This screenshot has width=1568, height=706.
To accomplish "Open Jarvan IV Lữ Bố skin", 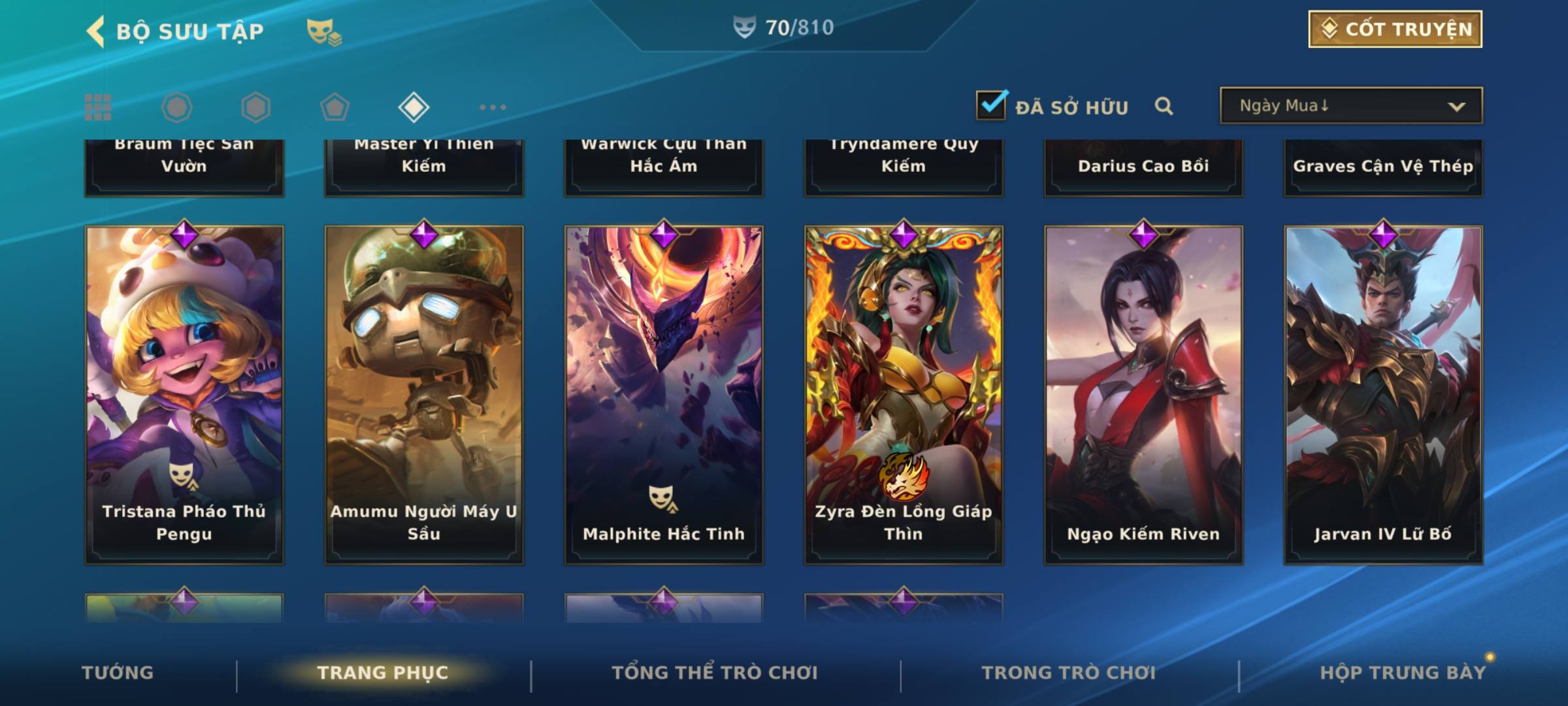I will click(x=1383, y=395).
